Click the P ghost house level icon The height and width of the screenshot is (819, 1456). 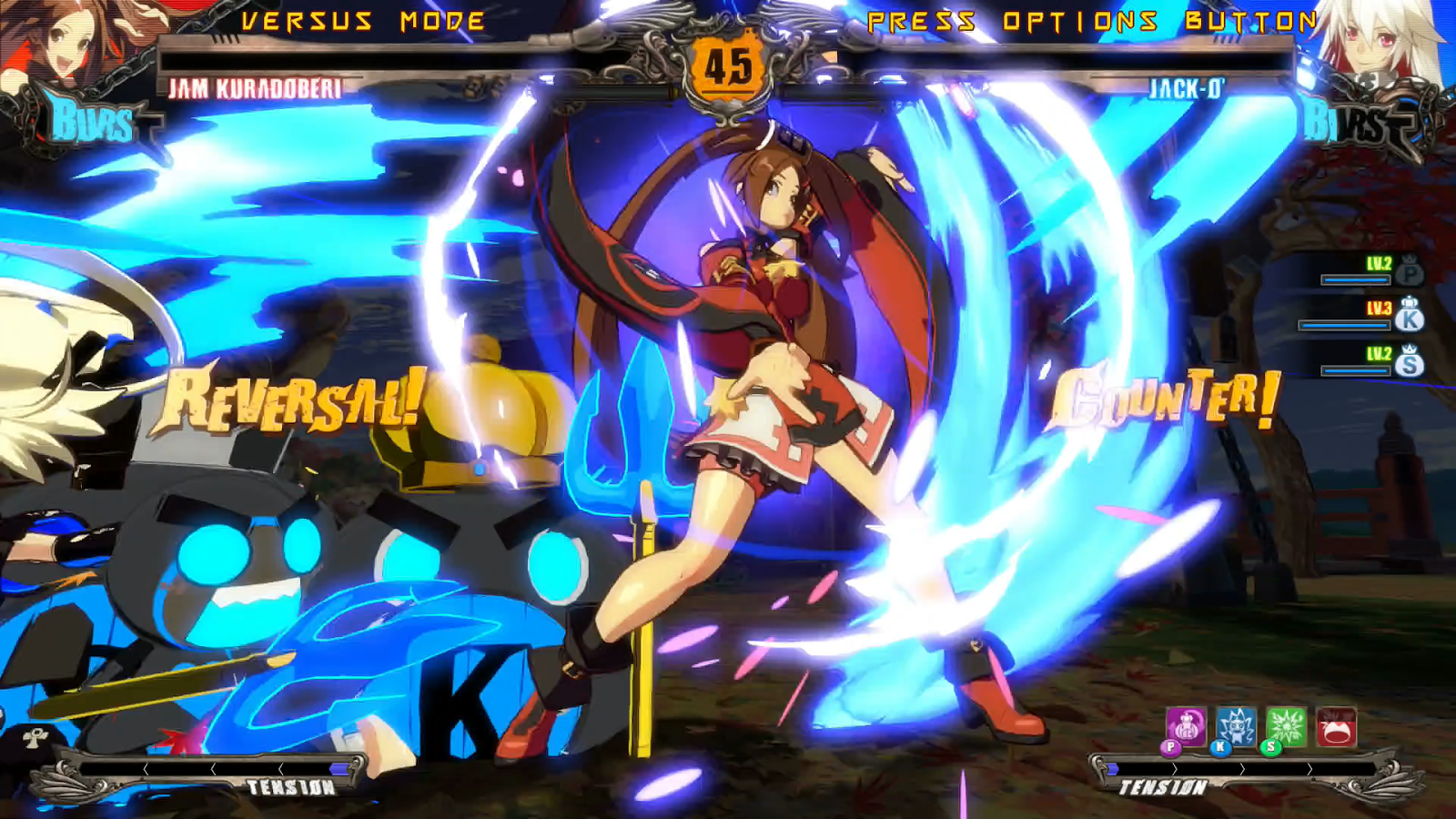click(x=1410, y=272)
